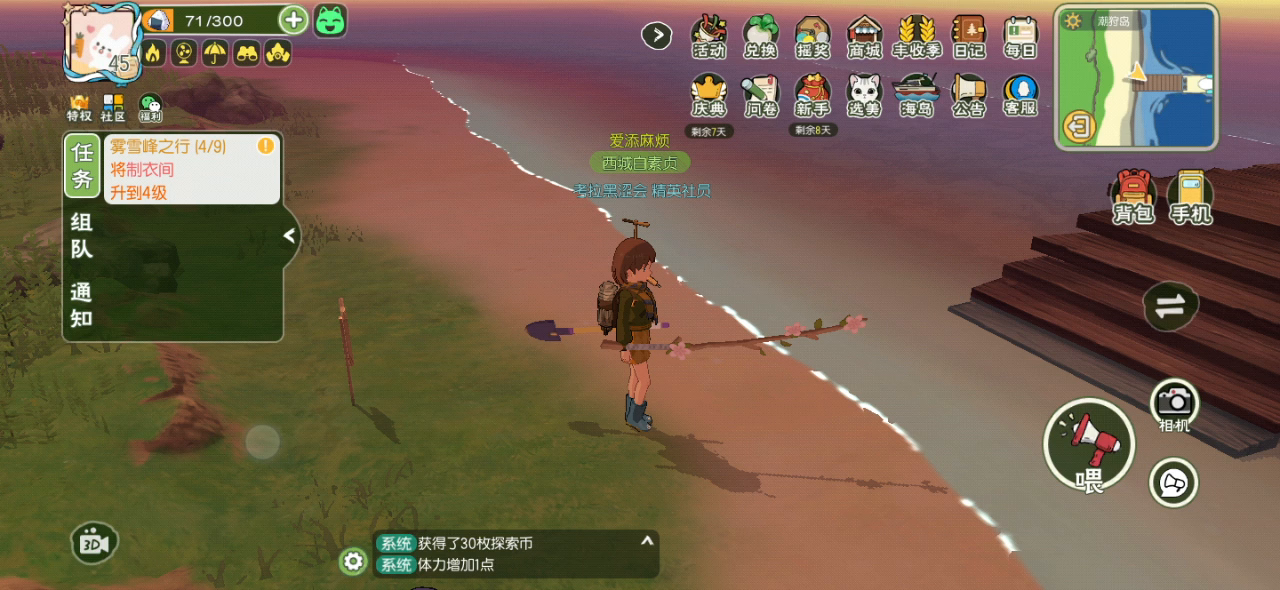Open the 商城 shop

pyautogui.click(x=865, y=38)
